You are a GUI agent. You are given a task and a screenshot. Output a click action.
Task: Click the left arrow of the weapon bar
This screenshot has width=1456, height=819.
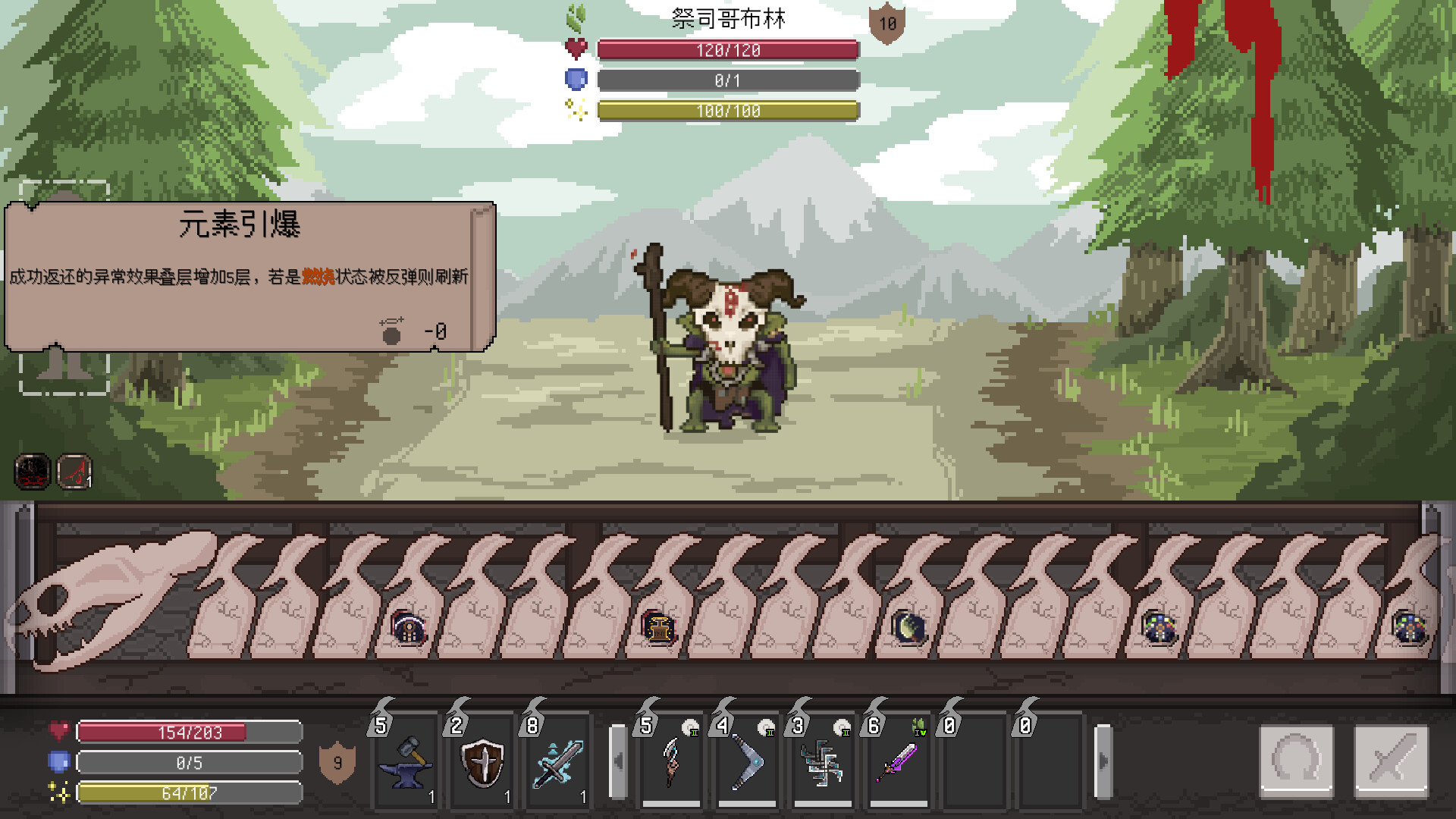pyautogui.click(x=618, y=761)
